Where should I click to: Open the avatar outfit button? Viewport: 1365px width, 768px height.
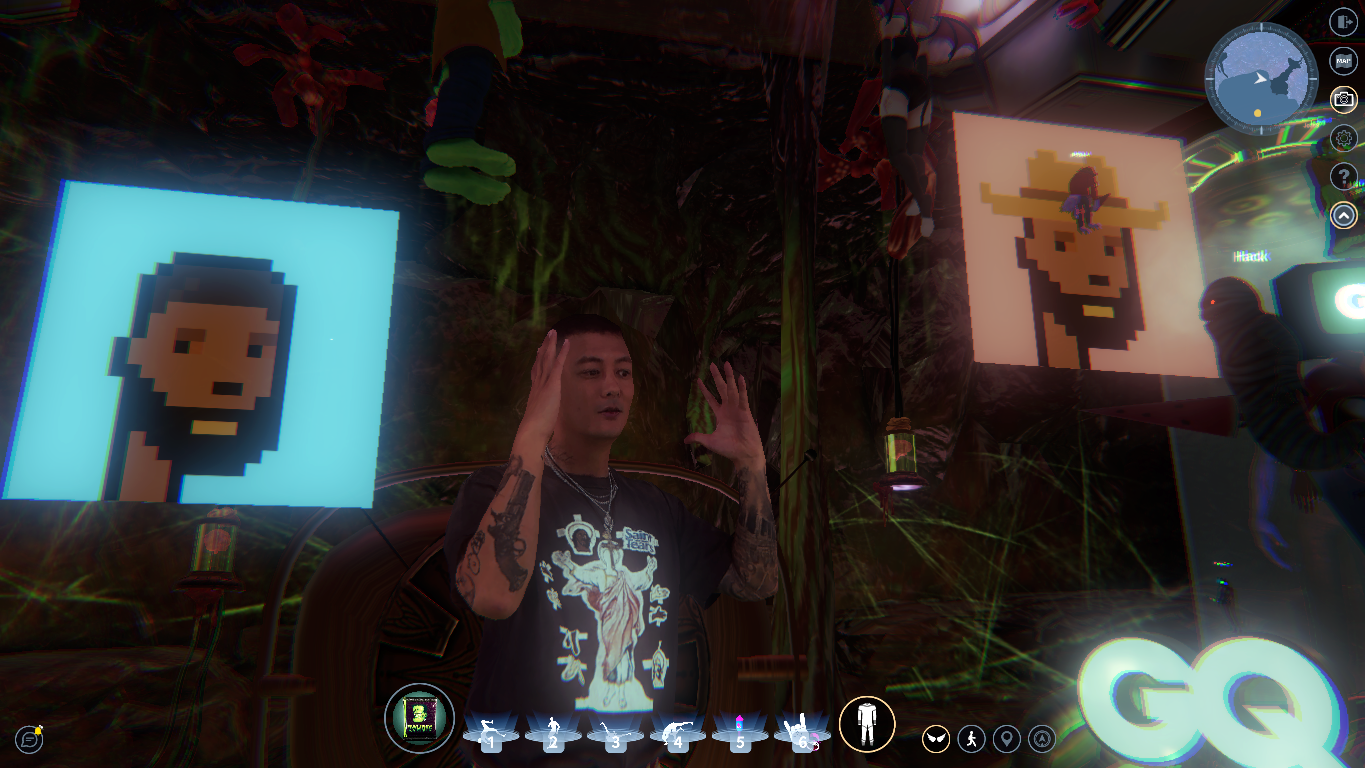(x=867, y=723)
